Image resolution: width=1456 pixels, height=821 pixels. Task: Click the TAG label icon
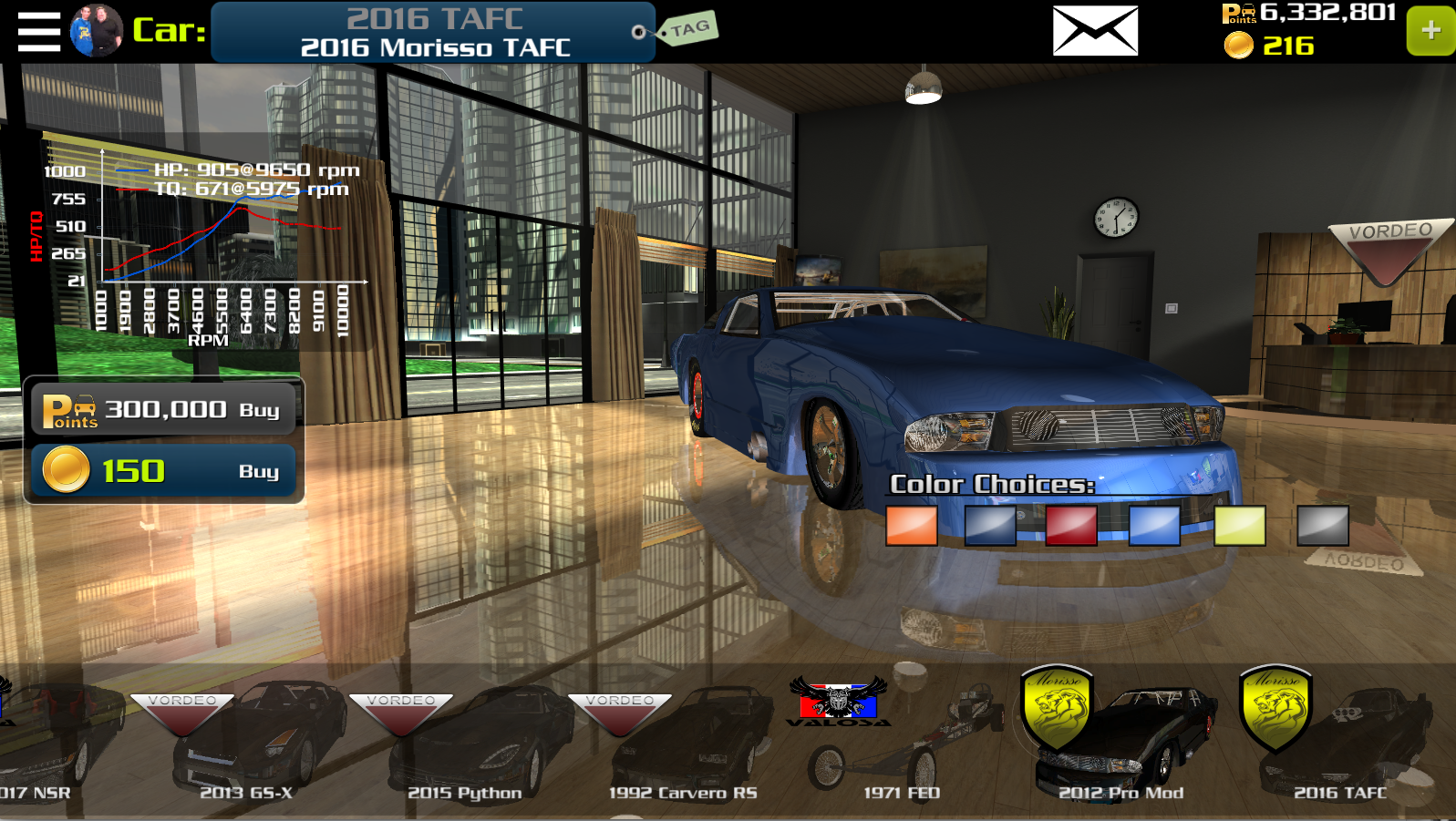tap(688, 29)
